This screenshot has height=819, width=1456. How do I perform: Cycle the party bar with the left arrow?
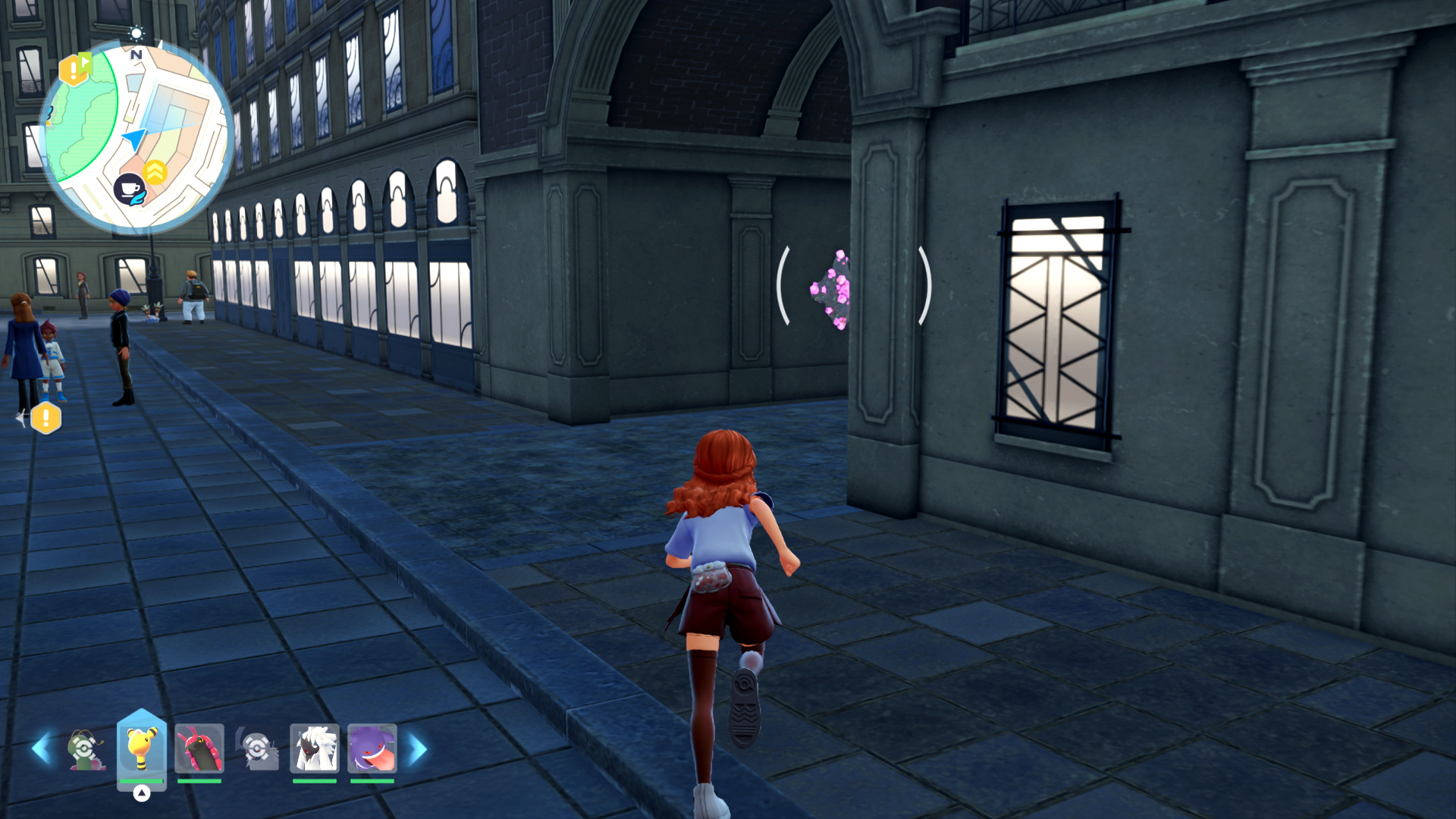click(42, 749)
